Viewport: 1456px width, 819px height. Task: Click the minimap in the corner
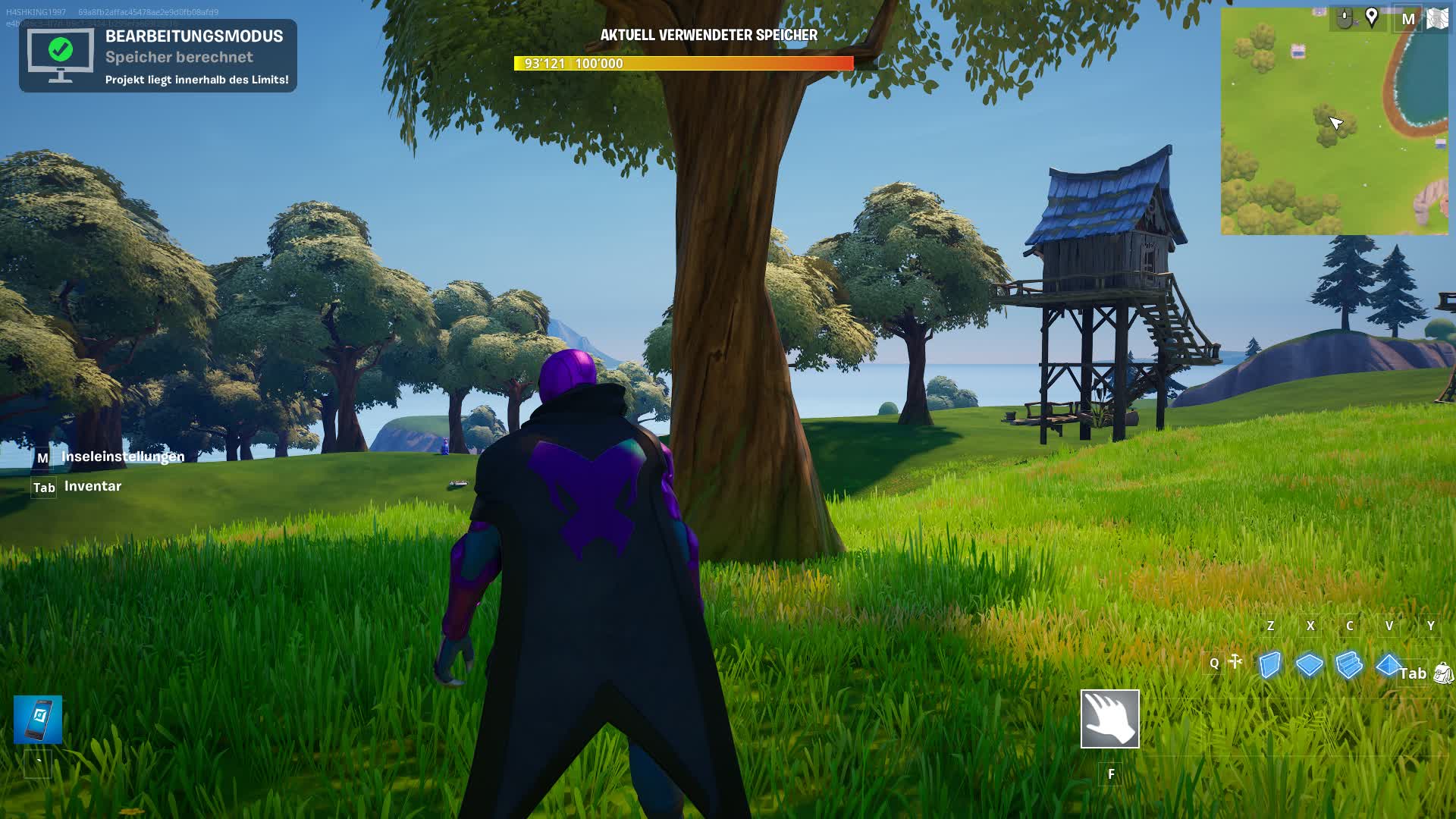[x=1335, y=121]
